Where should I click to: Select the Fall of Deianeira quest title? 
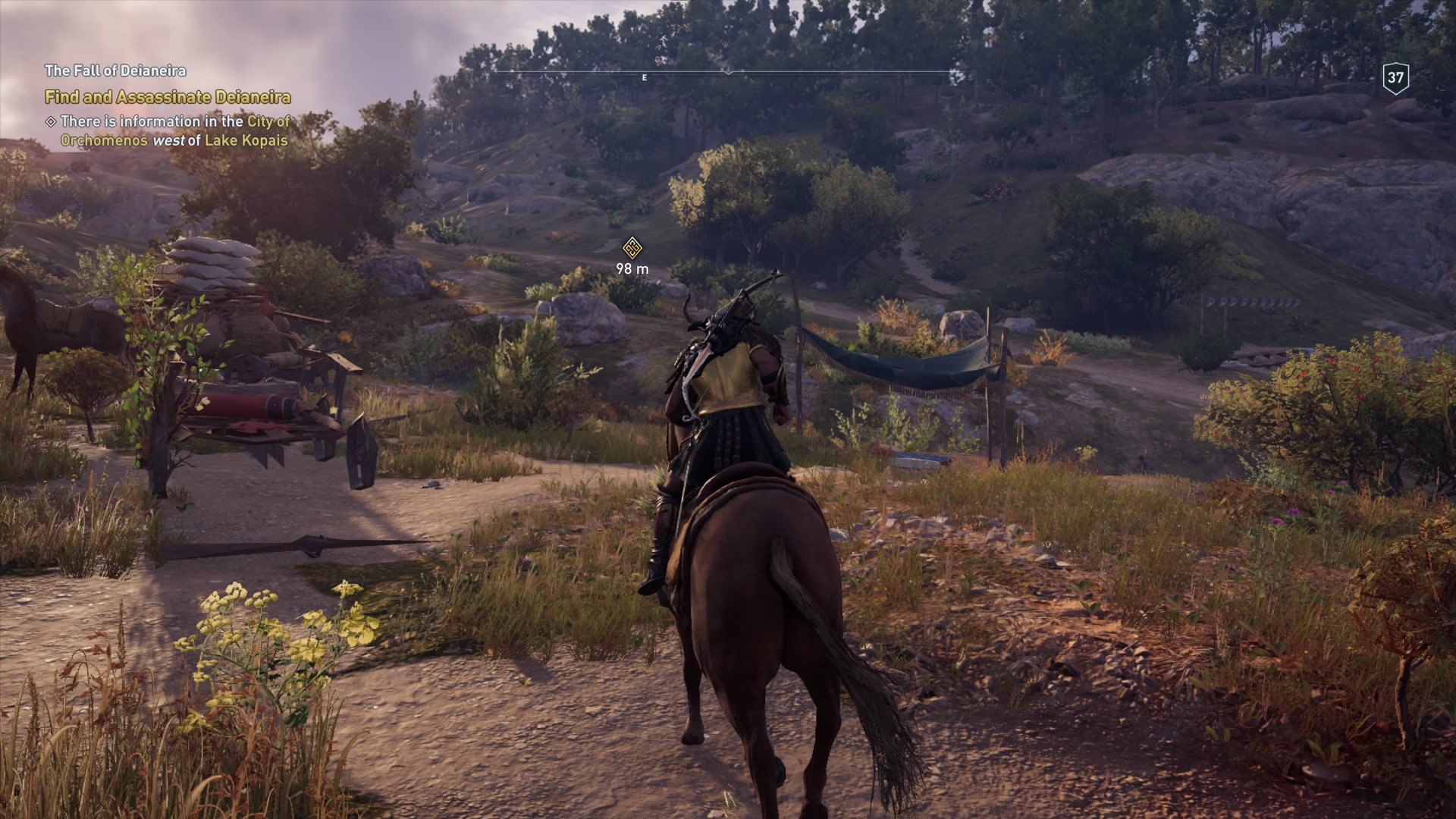click(x=115, y=71)
